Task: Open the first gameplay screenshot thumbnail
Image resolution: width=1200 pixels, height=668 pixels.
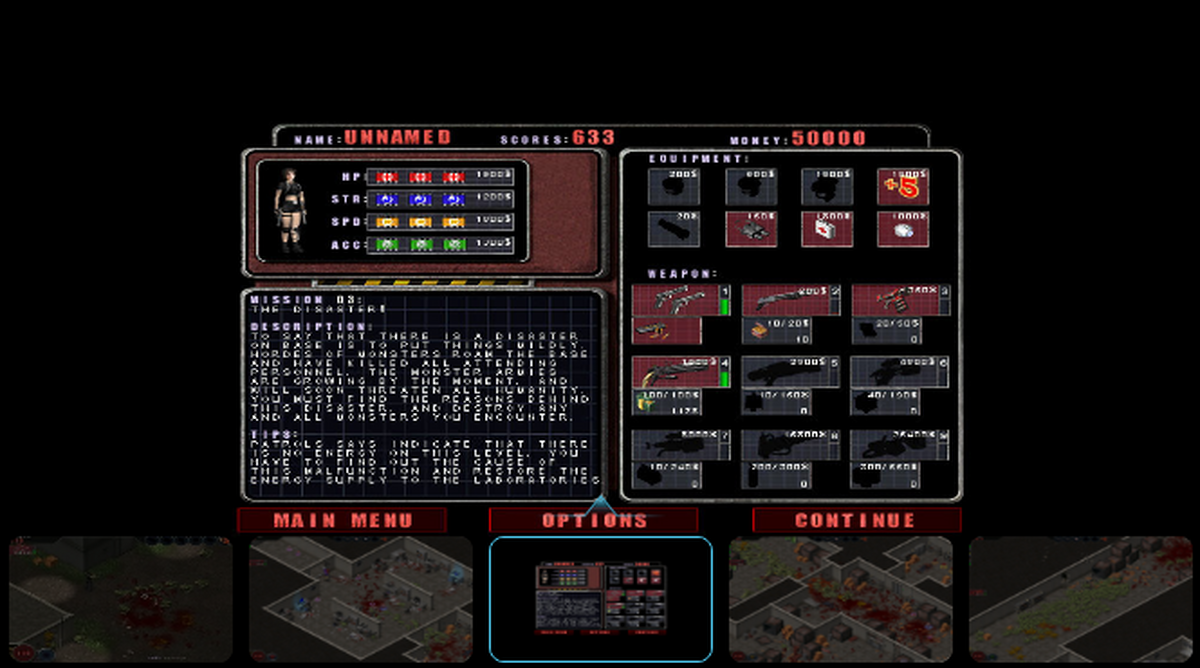Action: click(121, 599)
